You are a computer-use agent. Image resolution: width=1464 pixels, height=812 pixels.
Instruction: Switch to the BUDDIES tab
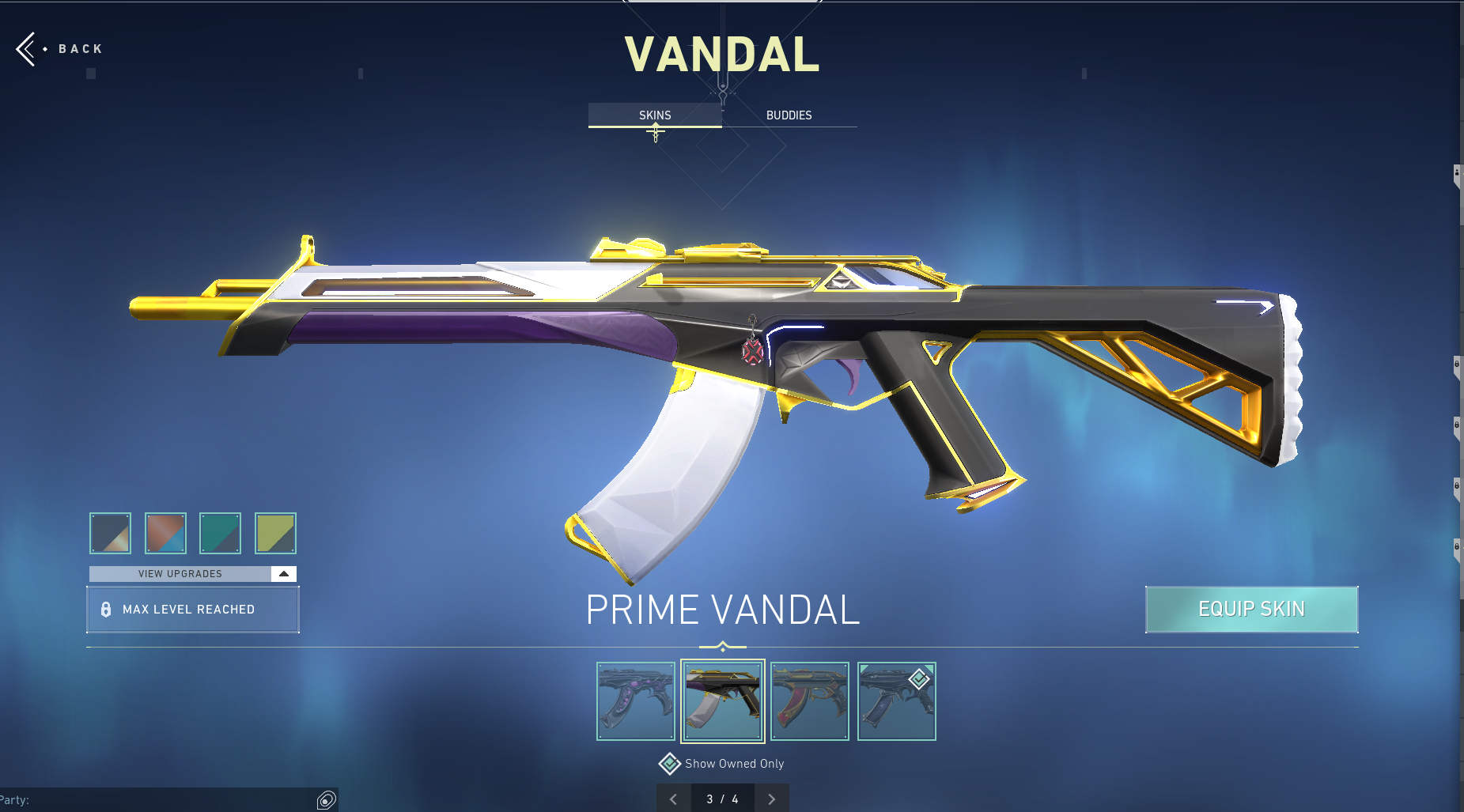[x=789, y=115]
